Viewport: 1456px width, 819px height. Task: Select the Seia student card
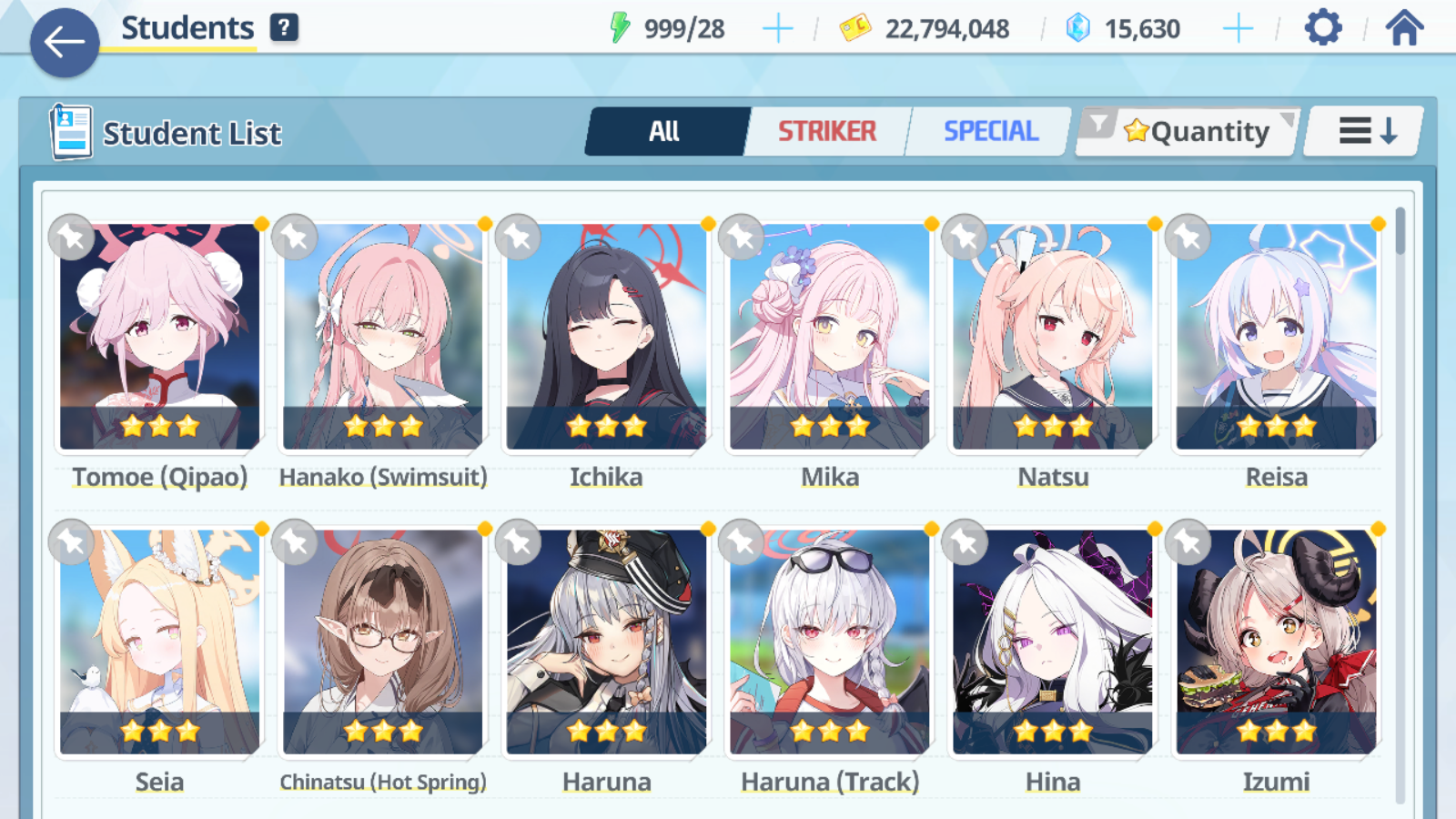(x=160, y=642)
